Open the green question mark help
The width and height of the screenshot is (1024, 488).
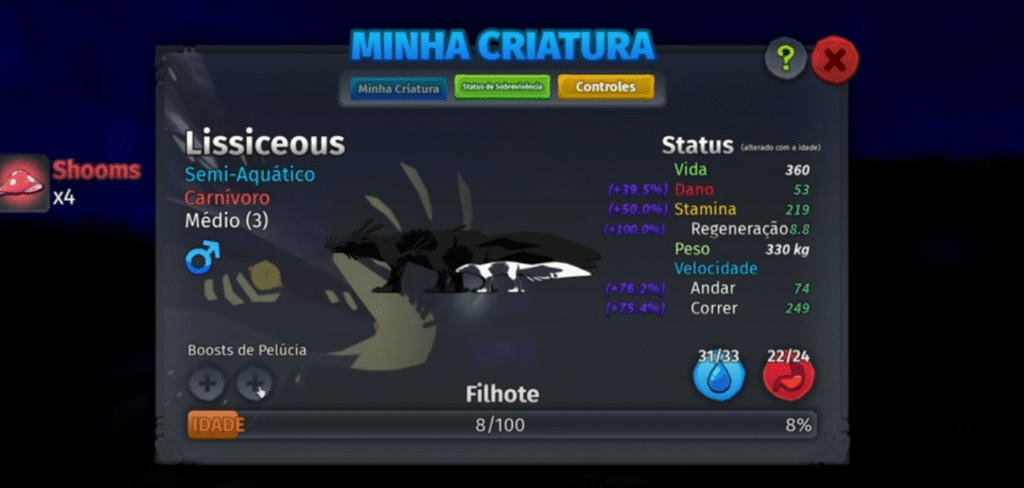[x=786, y=61]
